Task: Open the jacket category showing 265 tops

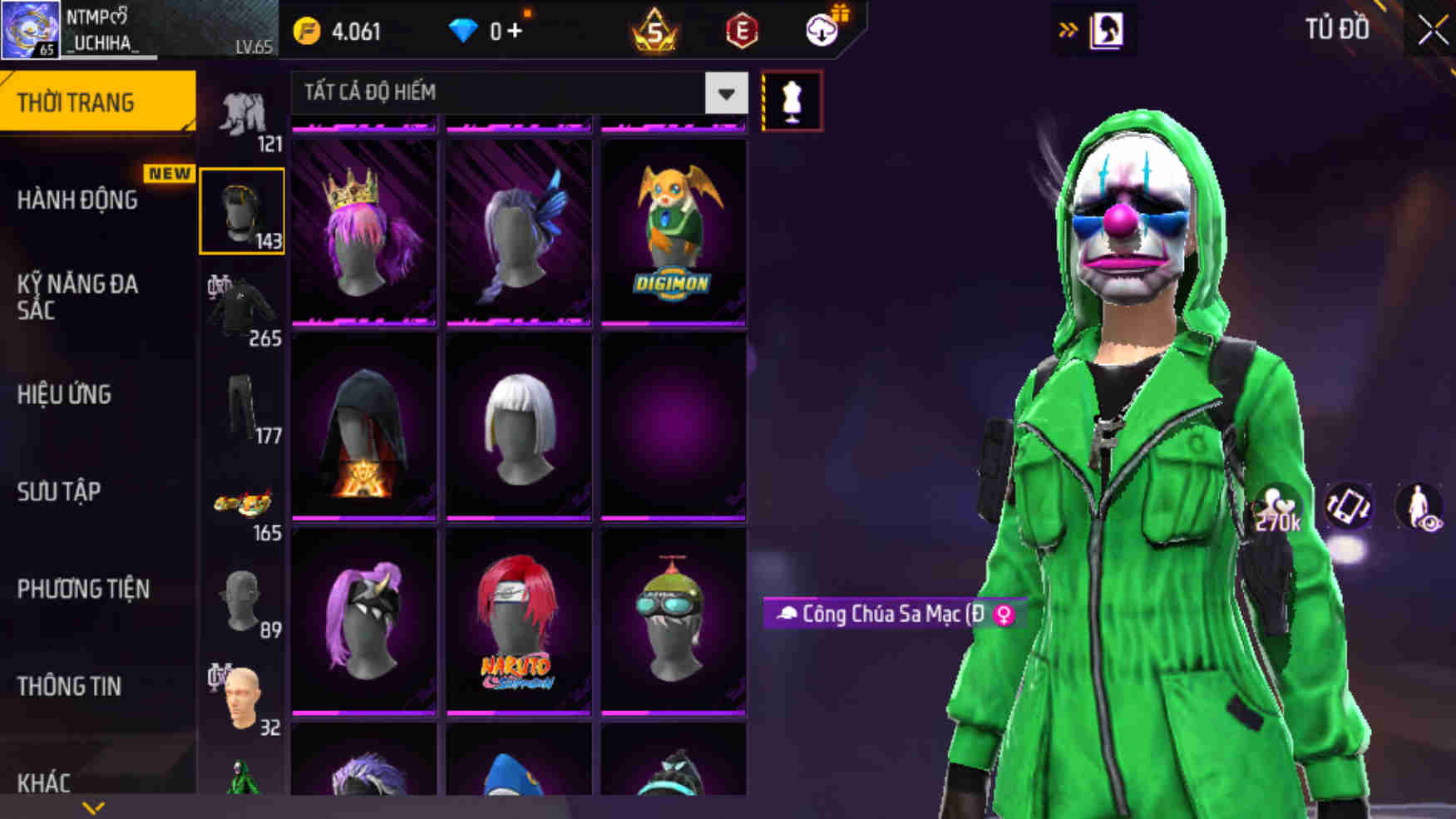Action: (241, 308)
